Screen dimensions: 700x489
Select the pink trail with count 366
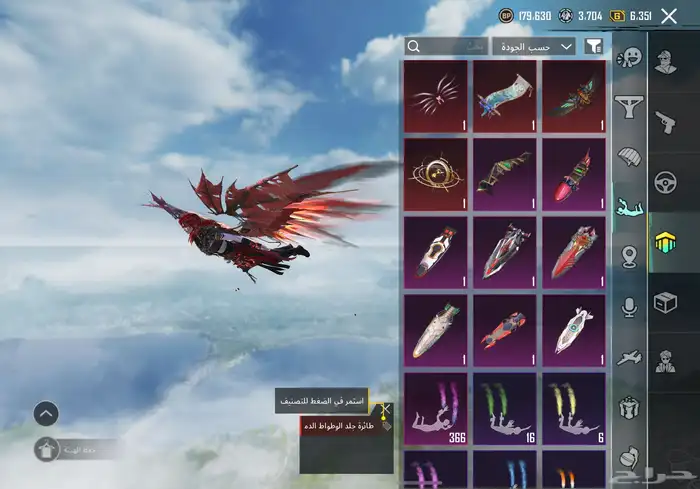pyautogui.click(x=435, y=408)
